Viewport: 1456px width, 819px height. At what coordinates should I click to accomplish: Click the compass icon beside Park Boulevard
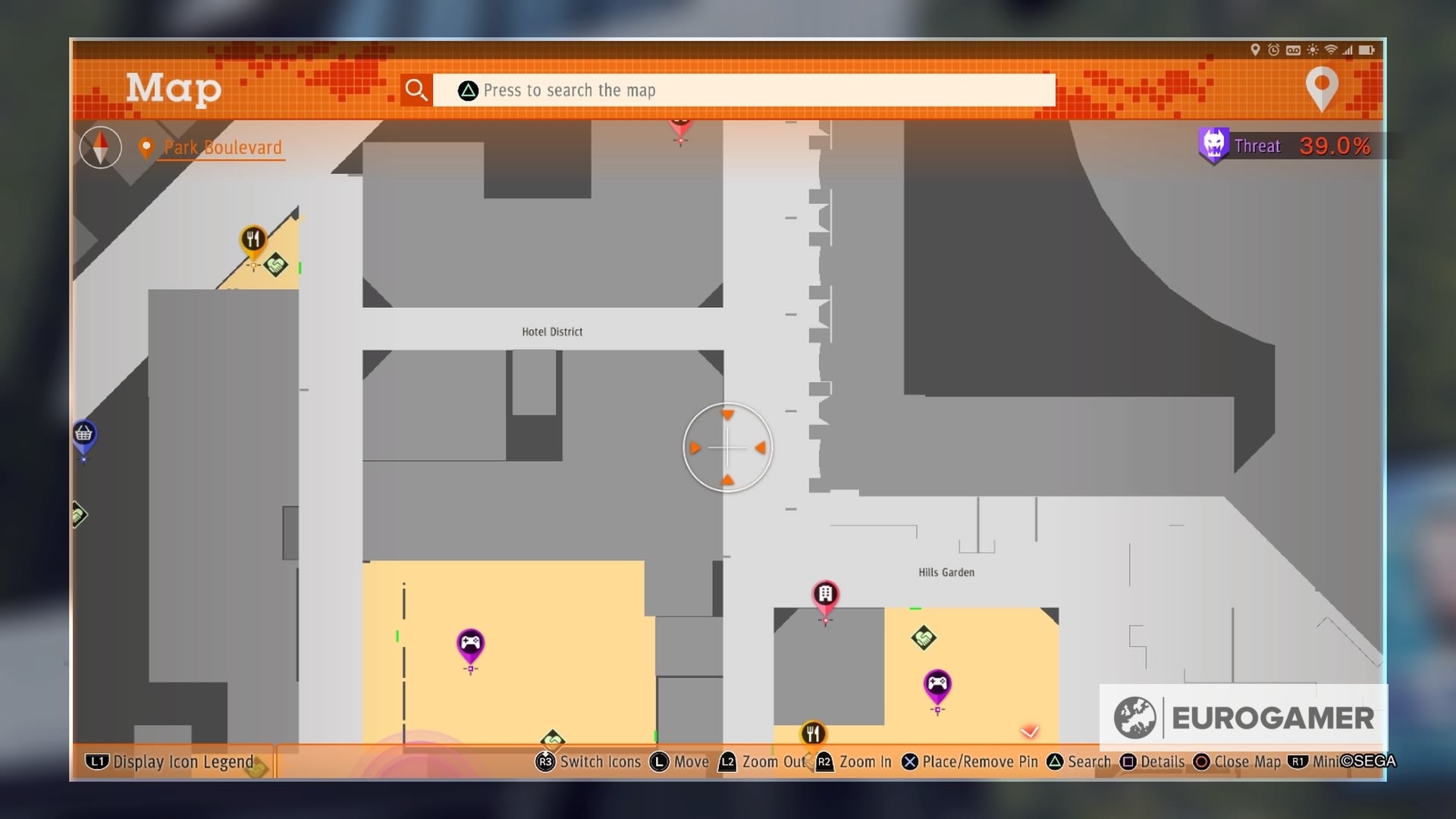(x=99, y=147)
